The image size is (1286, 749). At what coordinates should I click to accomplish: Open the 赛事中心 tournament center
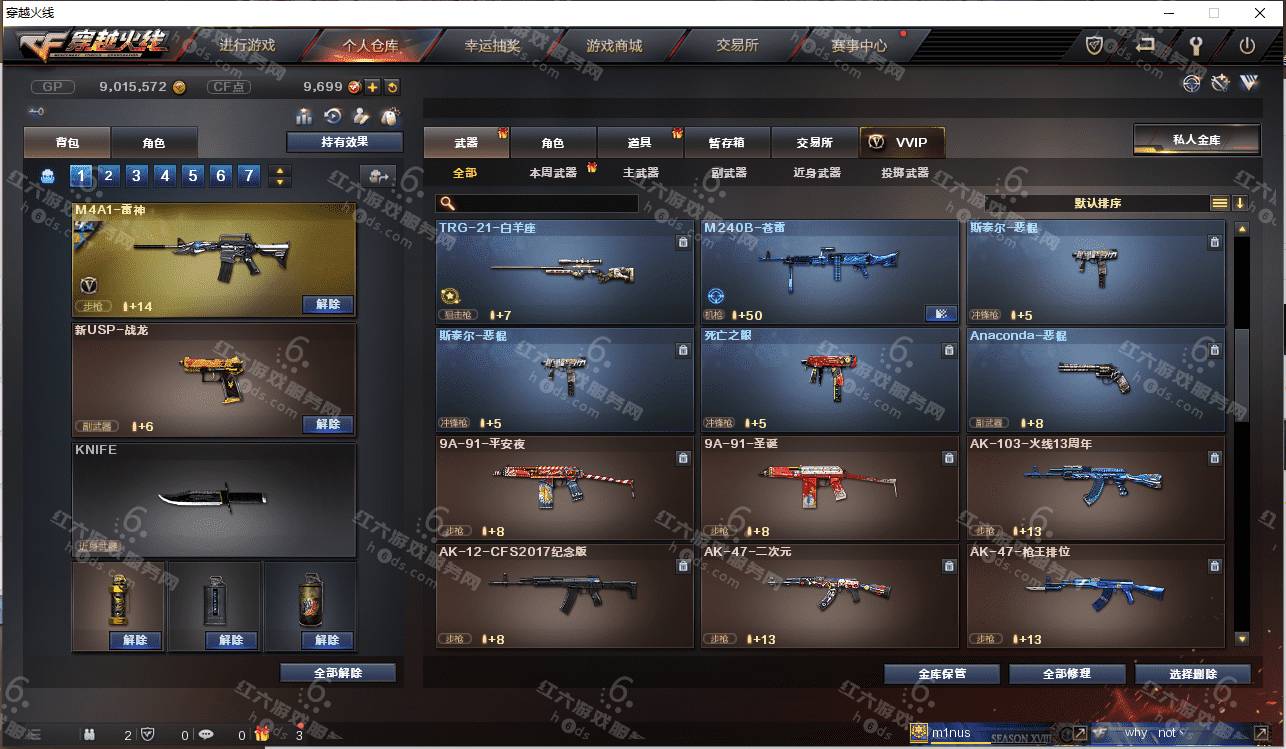click(858, 45)
